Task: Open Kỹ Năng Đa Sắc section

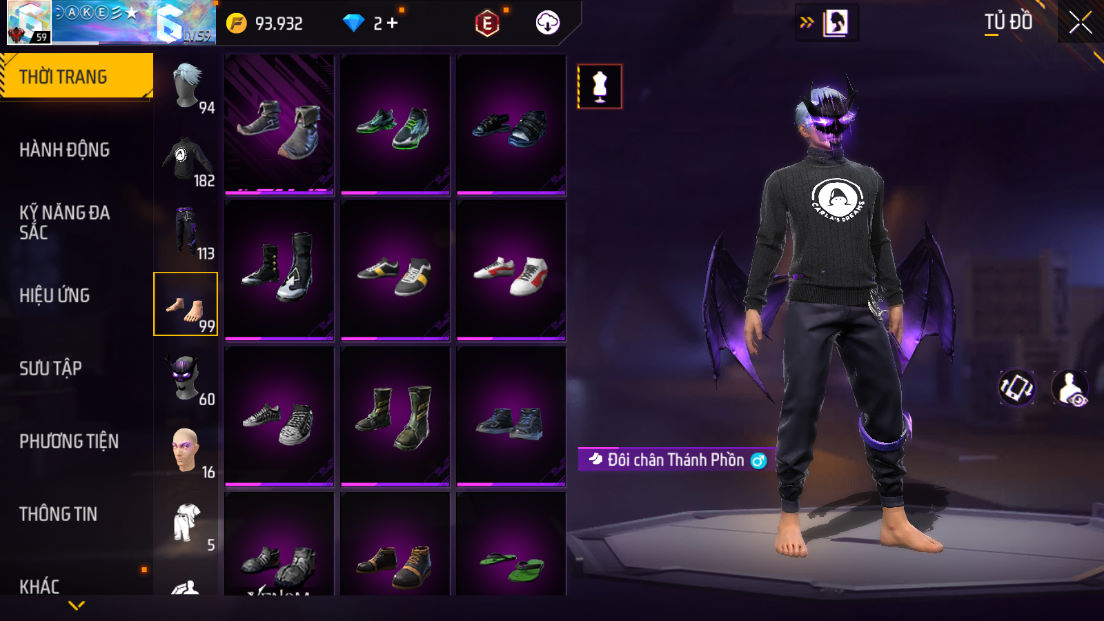Action: click(x=65, y=222)
